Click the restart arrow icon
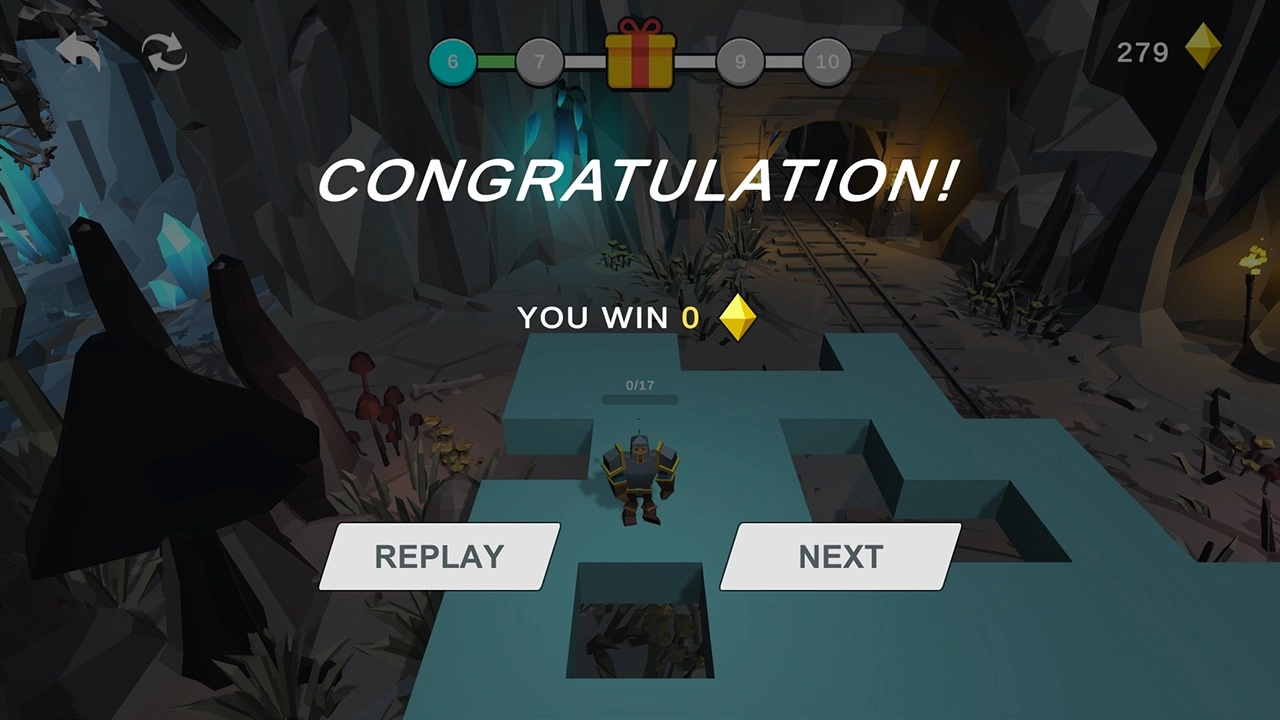The height and width of the screenshot is (720, 1280). point(163,50)
